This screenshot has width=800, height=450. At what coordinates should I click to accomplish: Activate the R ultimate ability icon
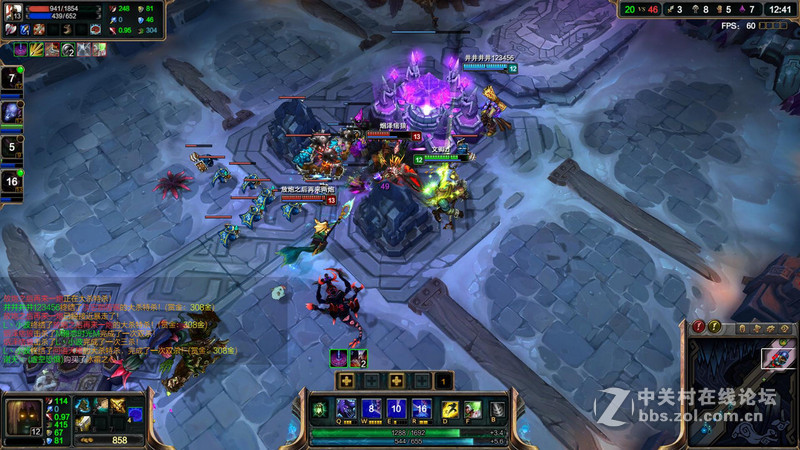click(x=421, y=408)
